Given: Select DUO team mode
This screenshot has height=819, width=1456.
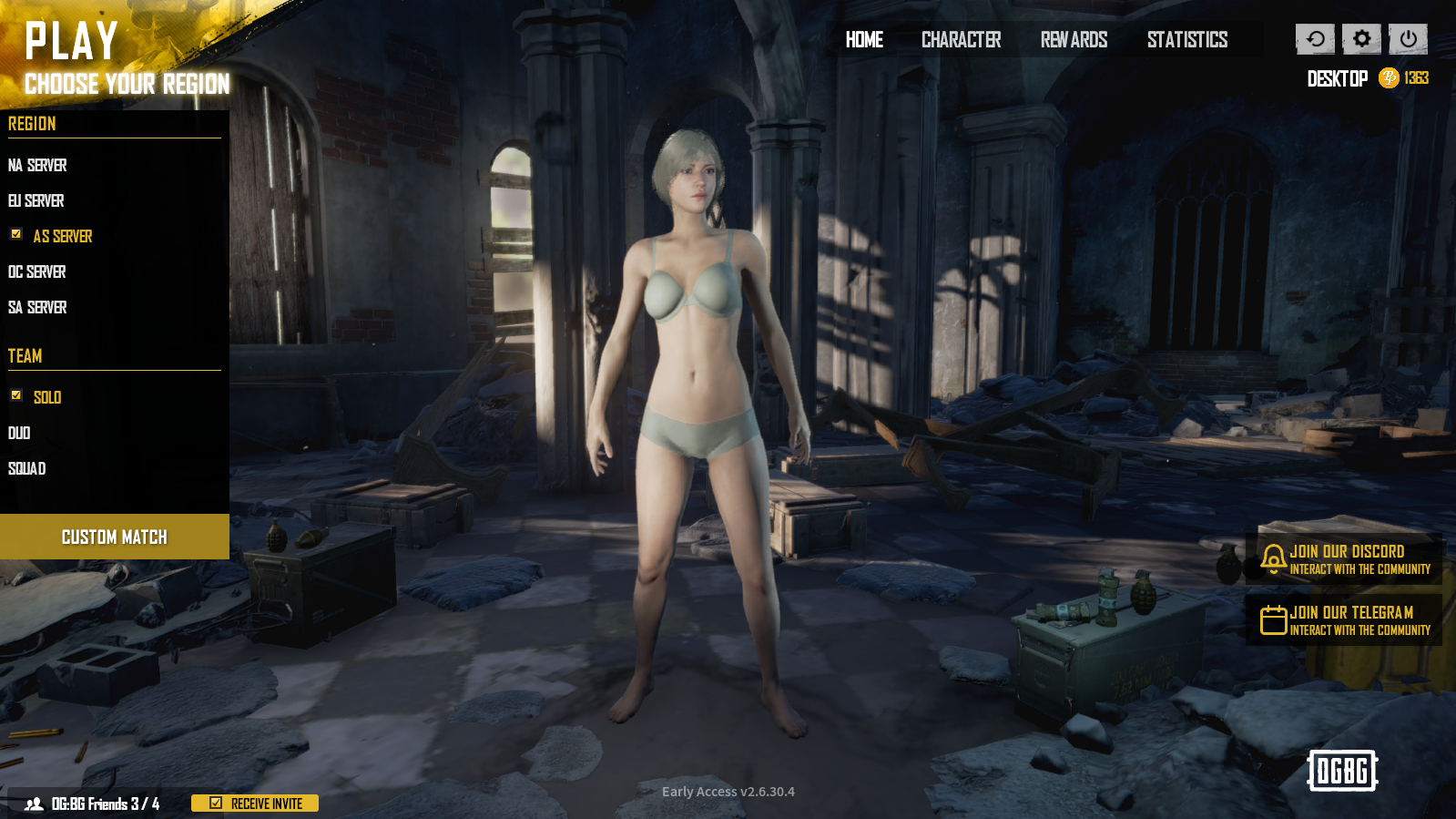Looking at the screenshot, I should click(x=17, y=433).
